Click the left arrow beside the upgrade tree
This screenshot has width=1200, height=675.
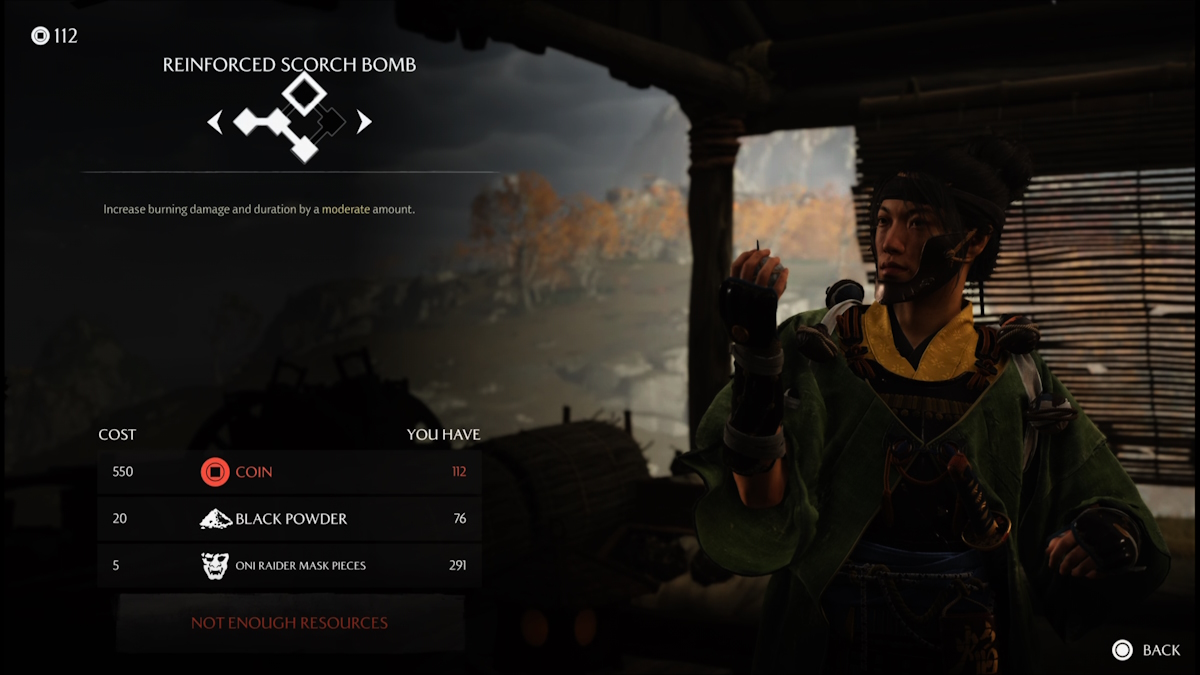pyautogui.click(x=215, y=122)
